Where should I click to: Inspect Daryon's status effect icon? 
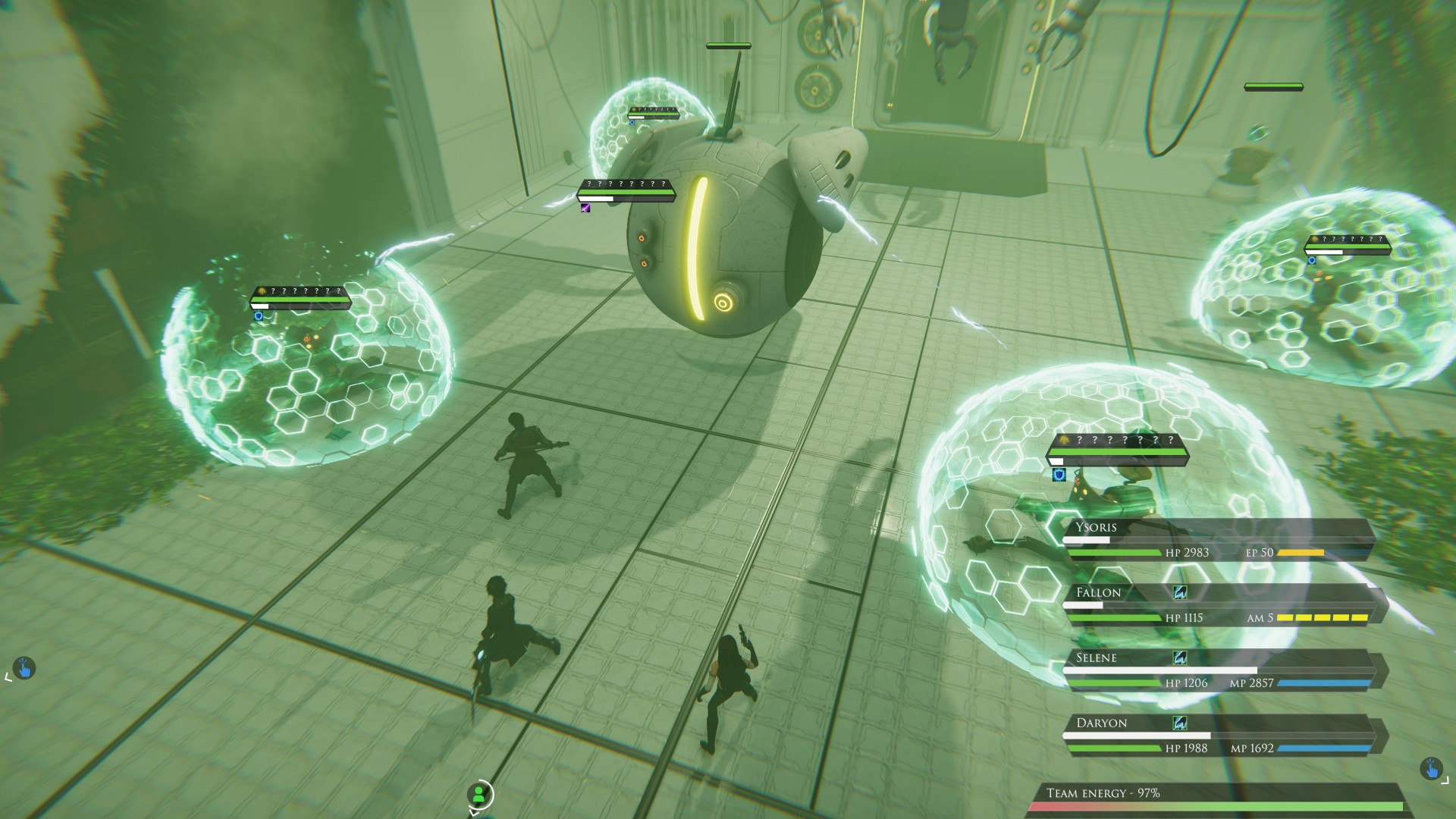pos(1179,723)
